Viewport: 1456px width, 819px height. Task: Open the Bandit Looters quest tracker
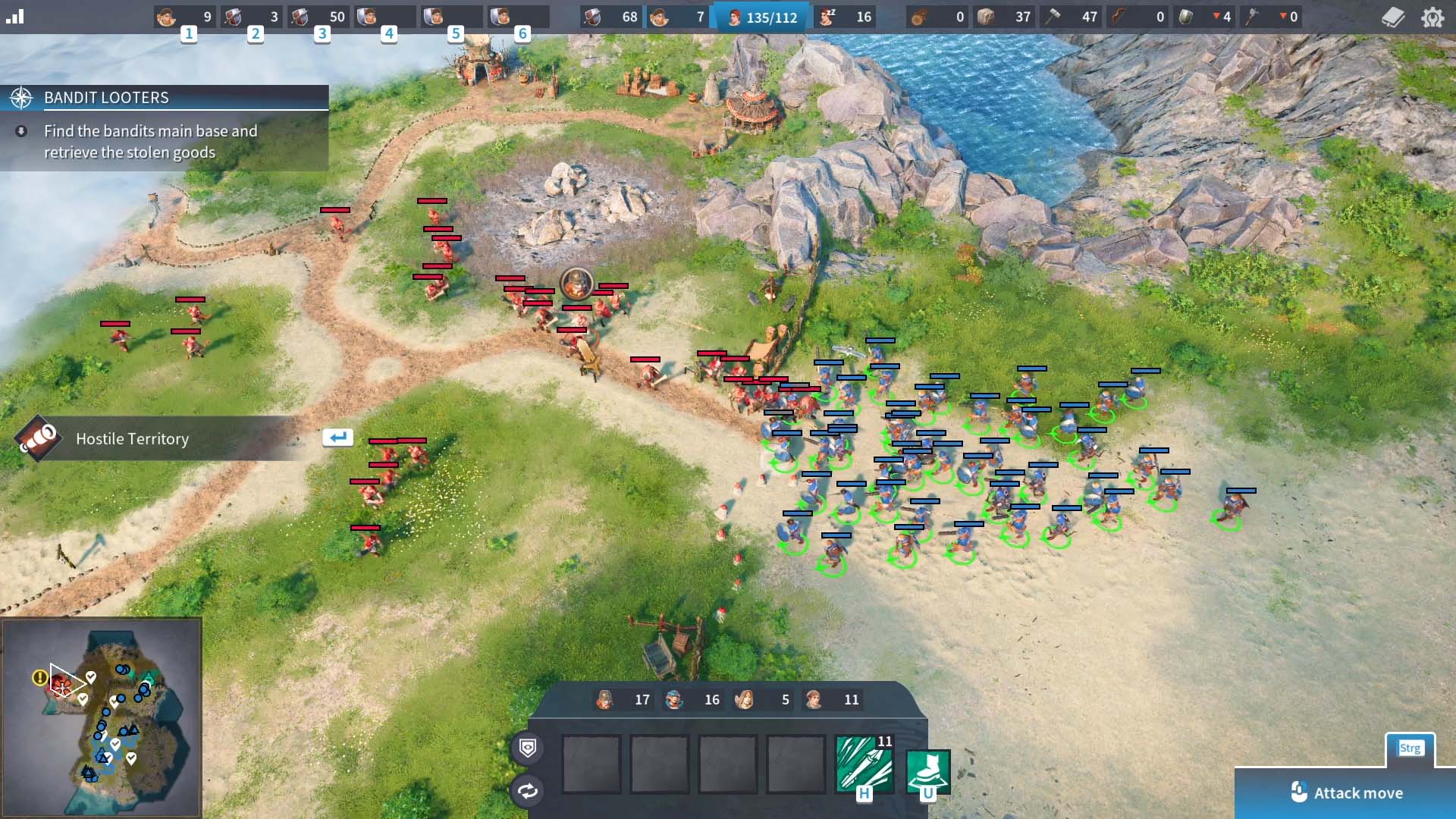(x=165, y=98)
